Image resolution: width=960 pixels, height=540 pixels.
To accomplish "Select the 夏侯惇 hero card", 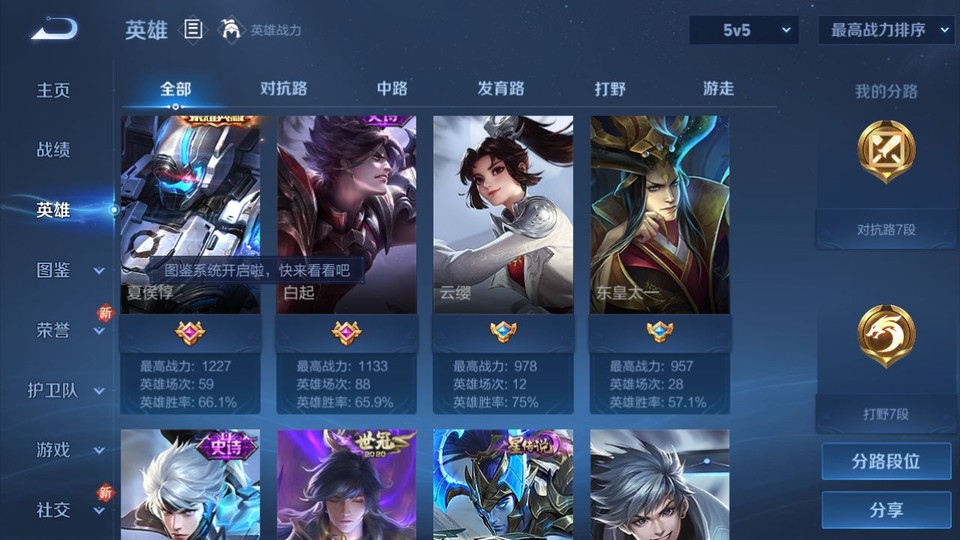I will 190,214.
